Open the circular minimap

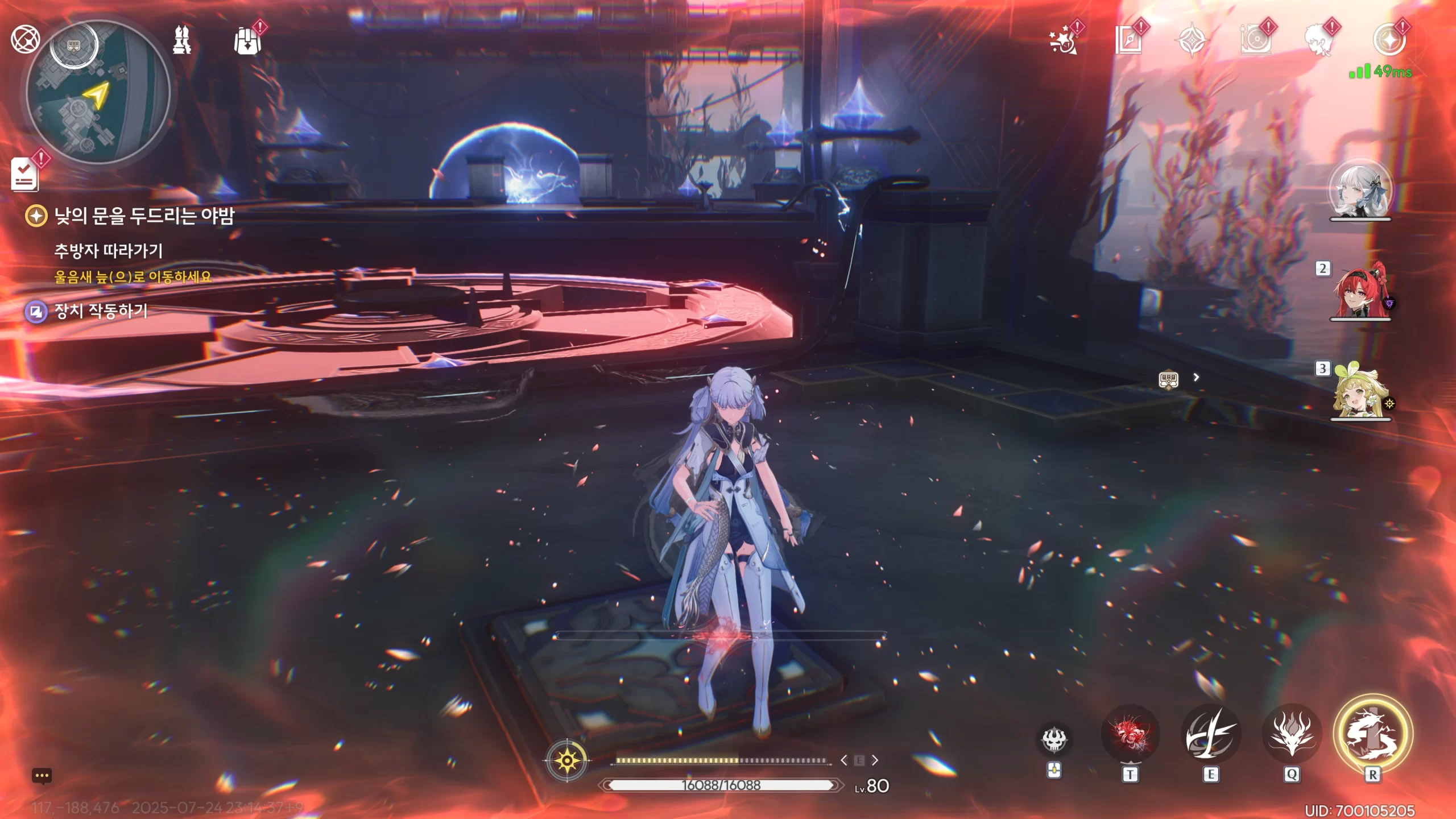click(98, 92)
